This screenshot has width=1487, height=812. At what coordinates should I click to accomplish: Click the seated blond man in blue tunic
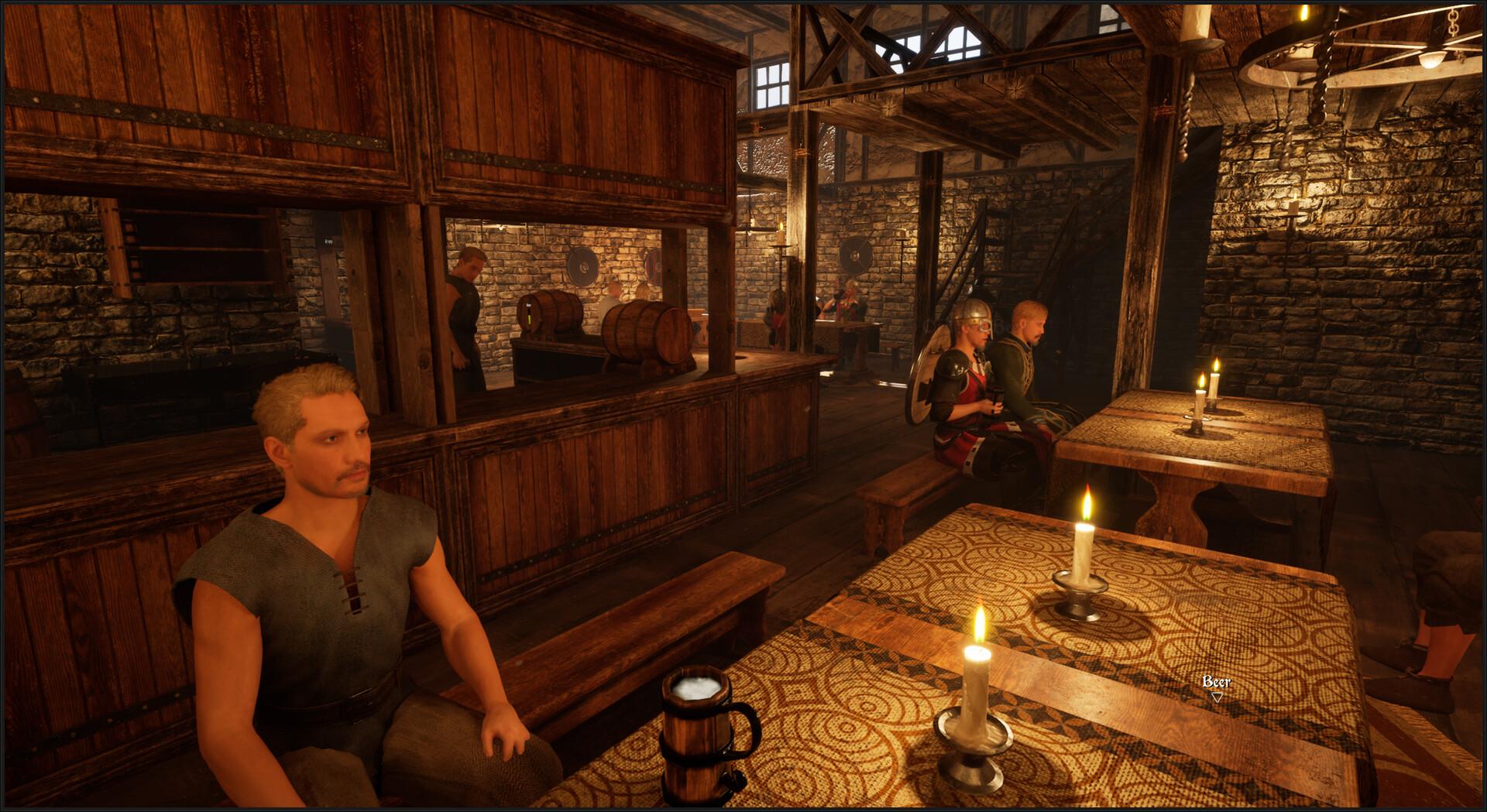click(333, 542)
